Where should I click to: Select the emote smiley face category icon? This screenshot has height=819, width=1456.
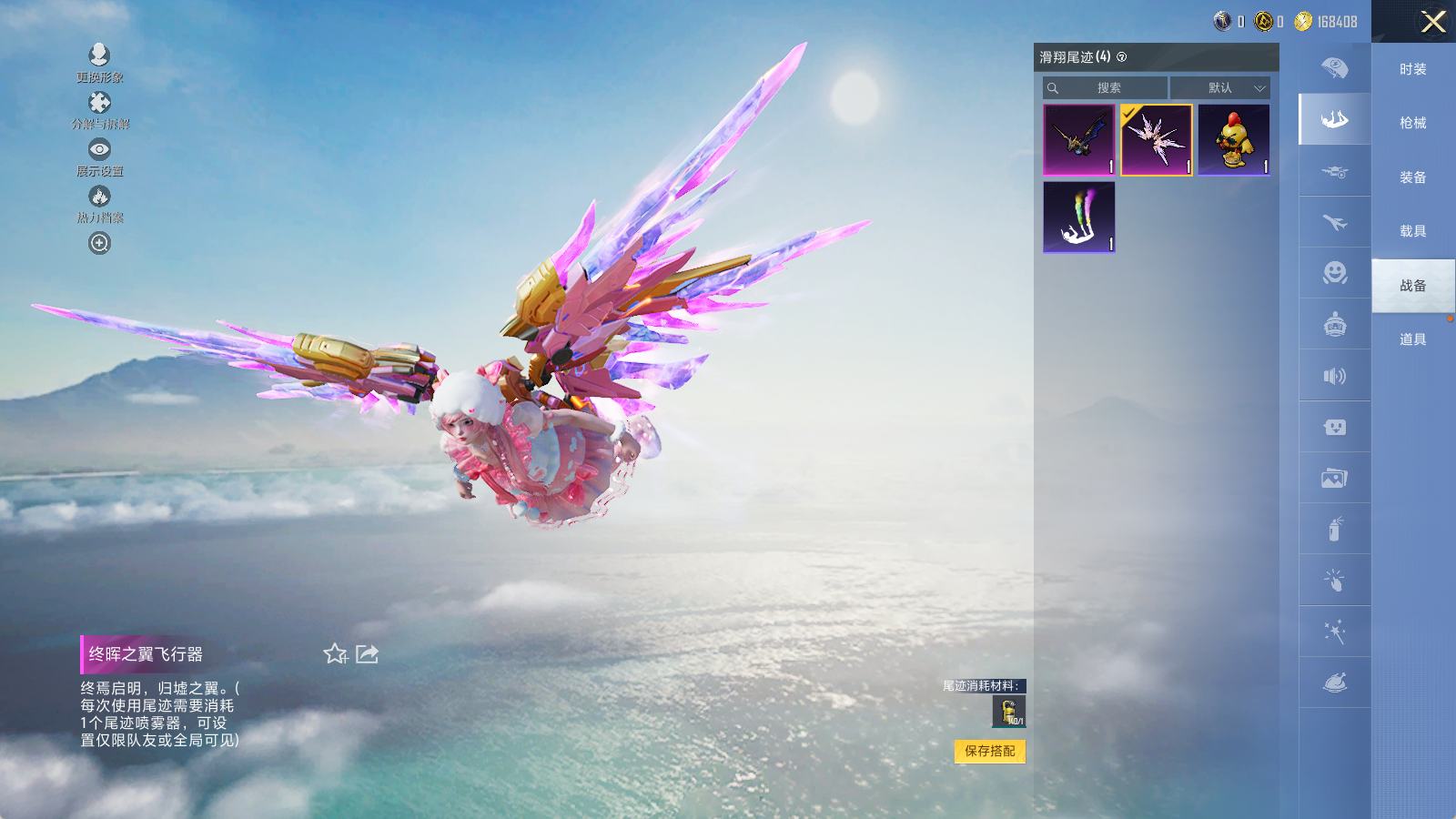1334,273
